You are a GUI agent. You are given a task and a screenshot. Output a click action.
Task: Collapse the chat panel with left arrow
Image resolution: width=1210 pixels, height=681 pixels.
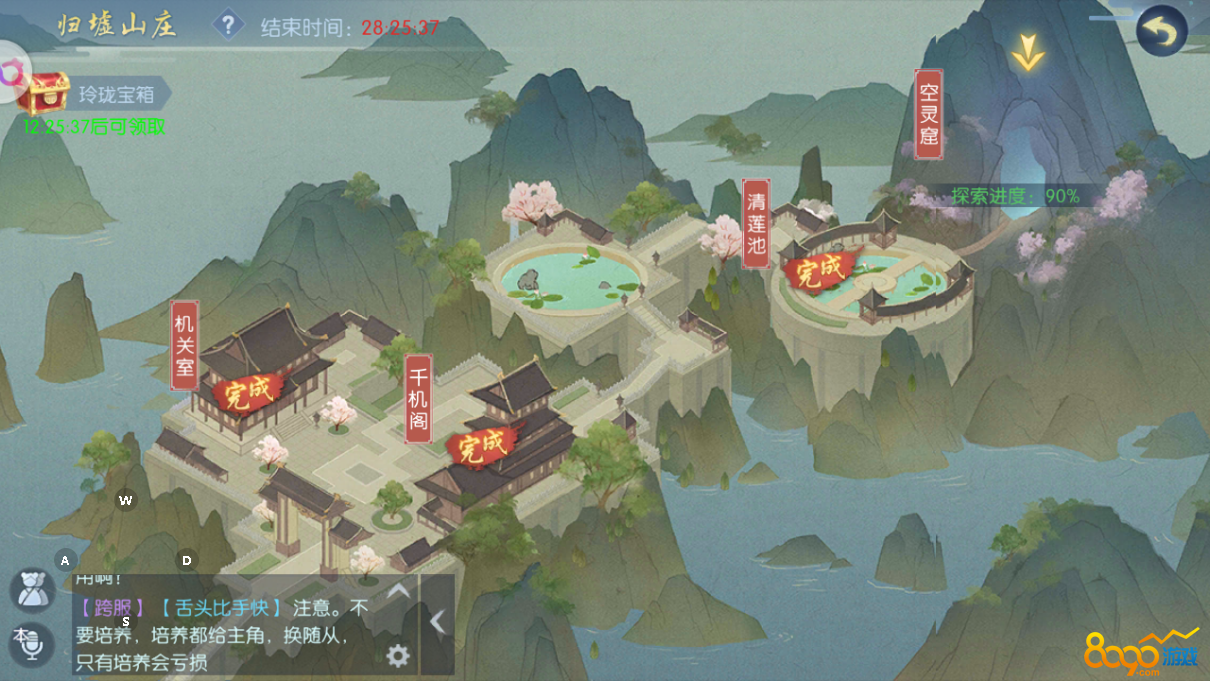437,622
